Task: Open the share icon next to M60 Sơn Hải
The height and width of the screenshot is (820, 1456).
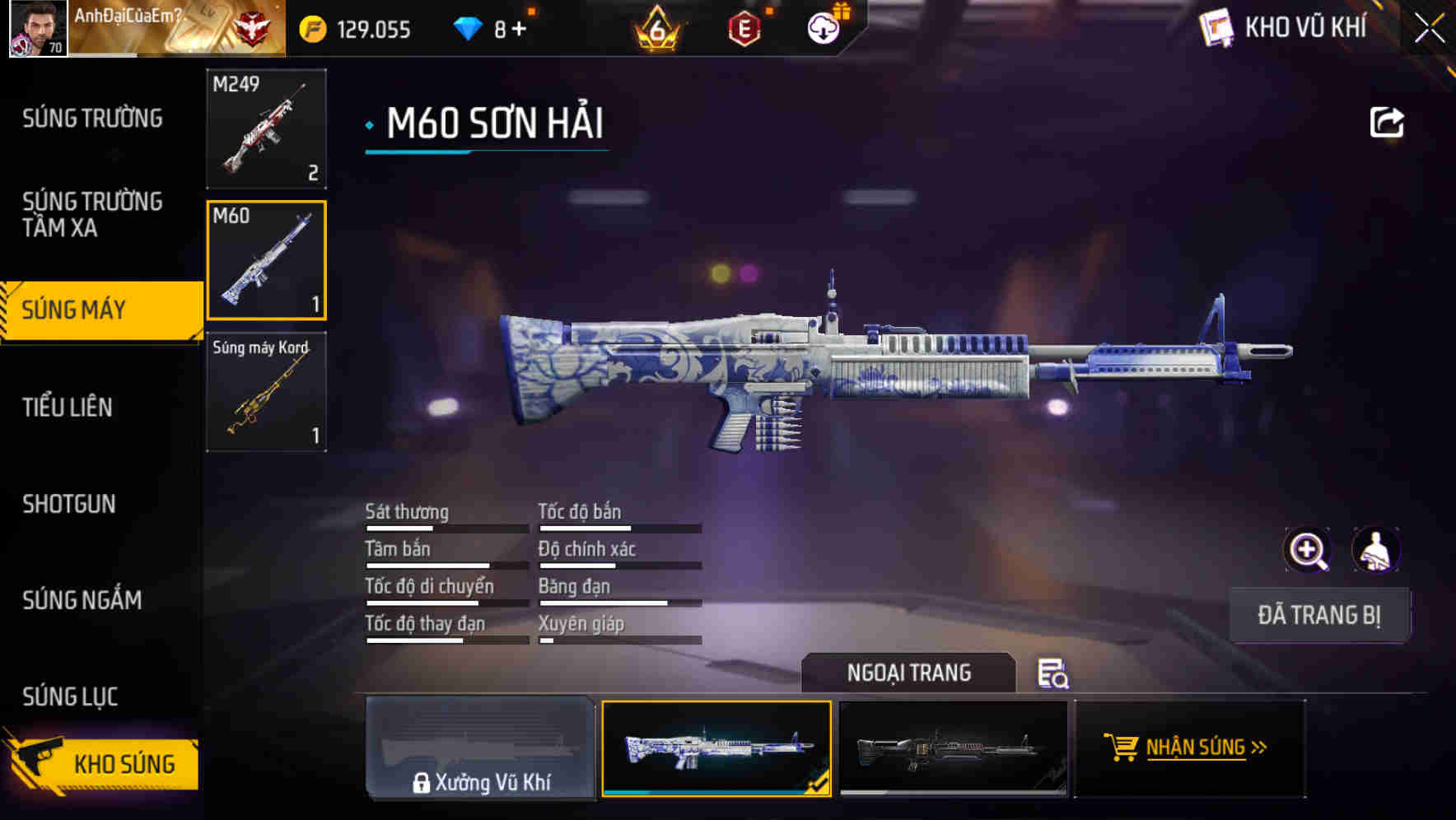Action: tap(1387, 122)
